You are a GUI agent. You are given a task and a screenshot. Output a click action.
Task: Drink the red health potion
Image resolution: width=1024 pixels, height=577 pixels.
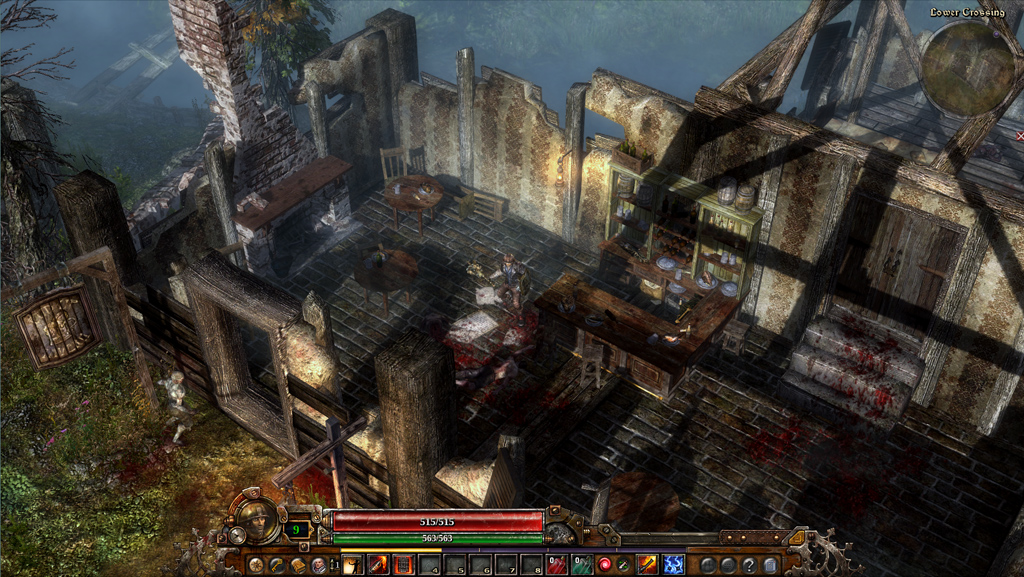(559, 565)
